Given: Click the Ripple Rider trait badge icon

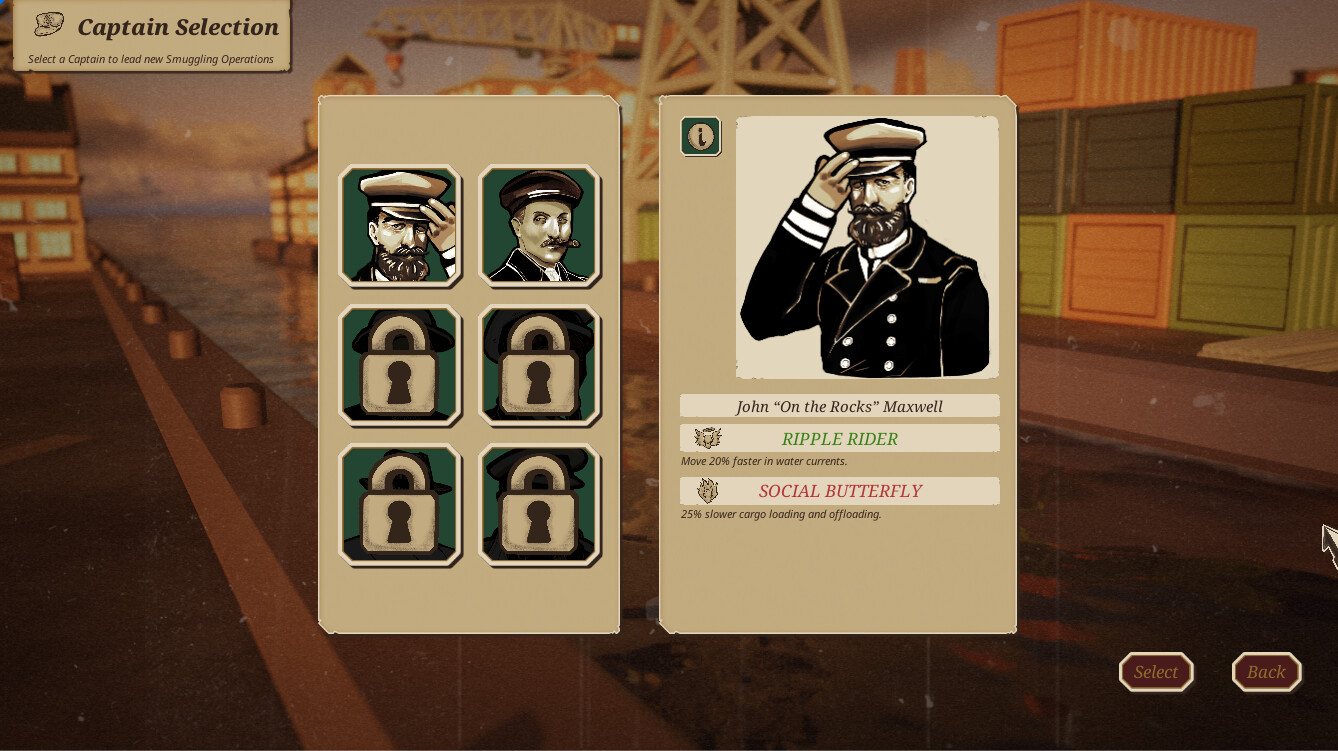Looking at the screenshot, I should pyautogui.click(x=707, y=438).
